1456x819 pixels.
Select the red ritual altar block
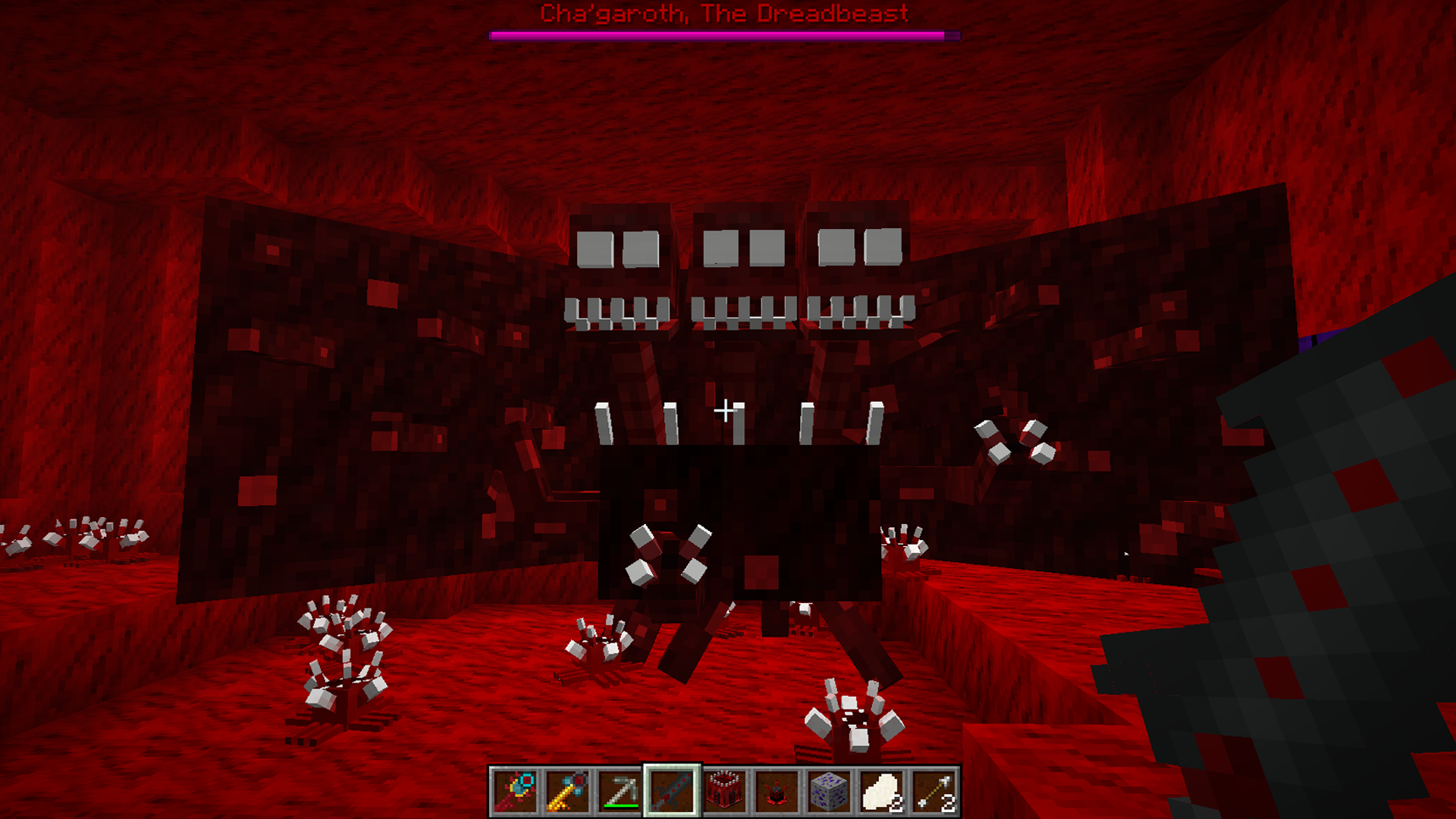click(724, 791)
